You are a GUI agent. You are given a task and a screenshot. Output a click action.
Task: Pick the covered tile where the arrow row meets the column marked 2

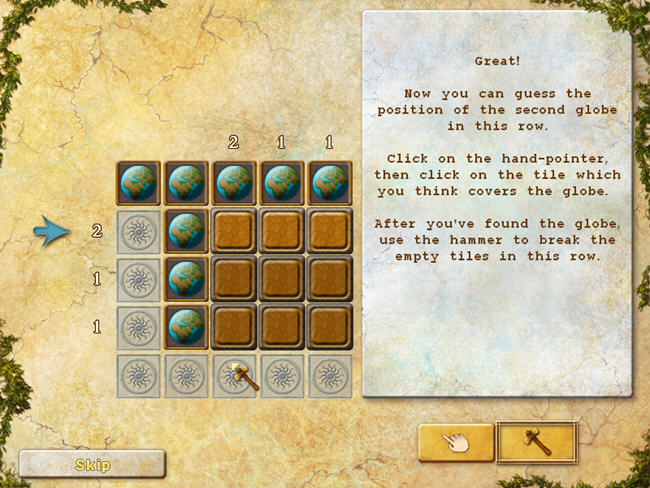234,229
